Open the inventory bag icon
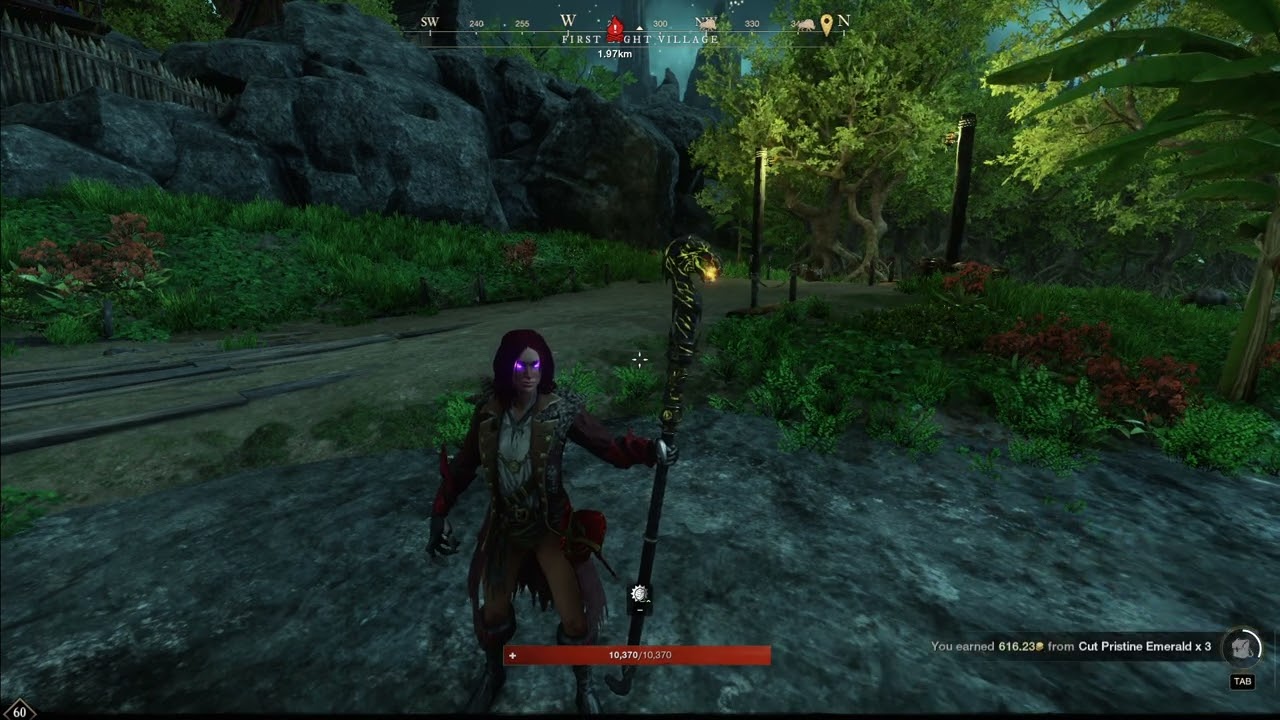 pyautogui.click(x=1242, y=647)
